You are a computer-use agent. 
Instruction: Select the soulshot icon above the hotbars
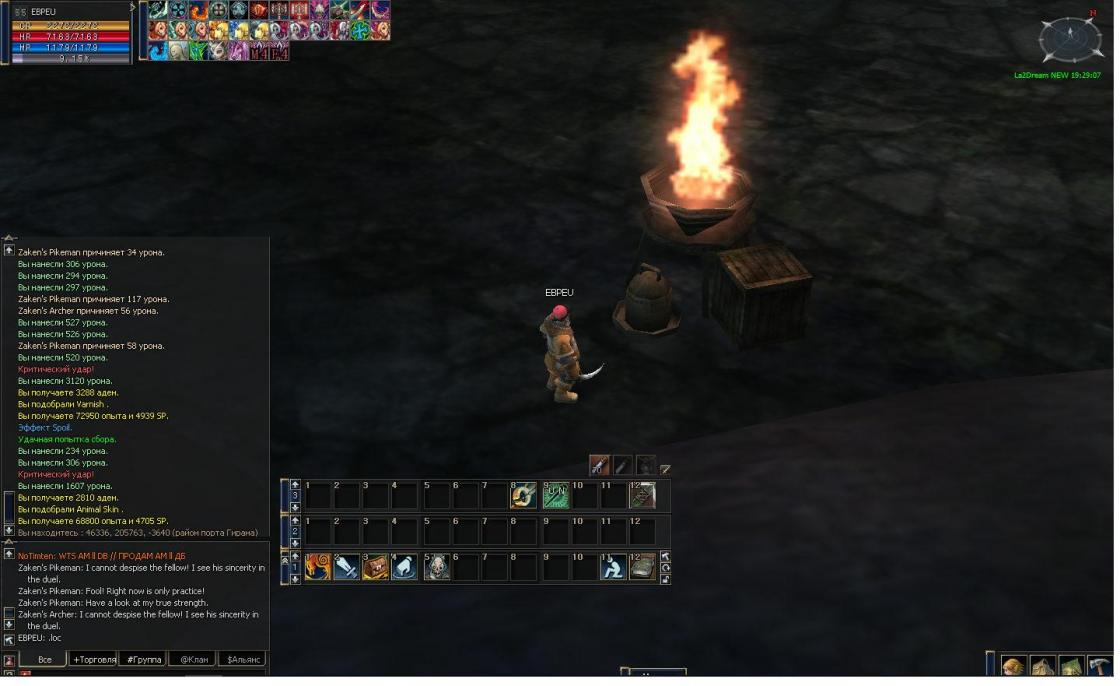coord(599,464)
